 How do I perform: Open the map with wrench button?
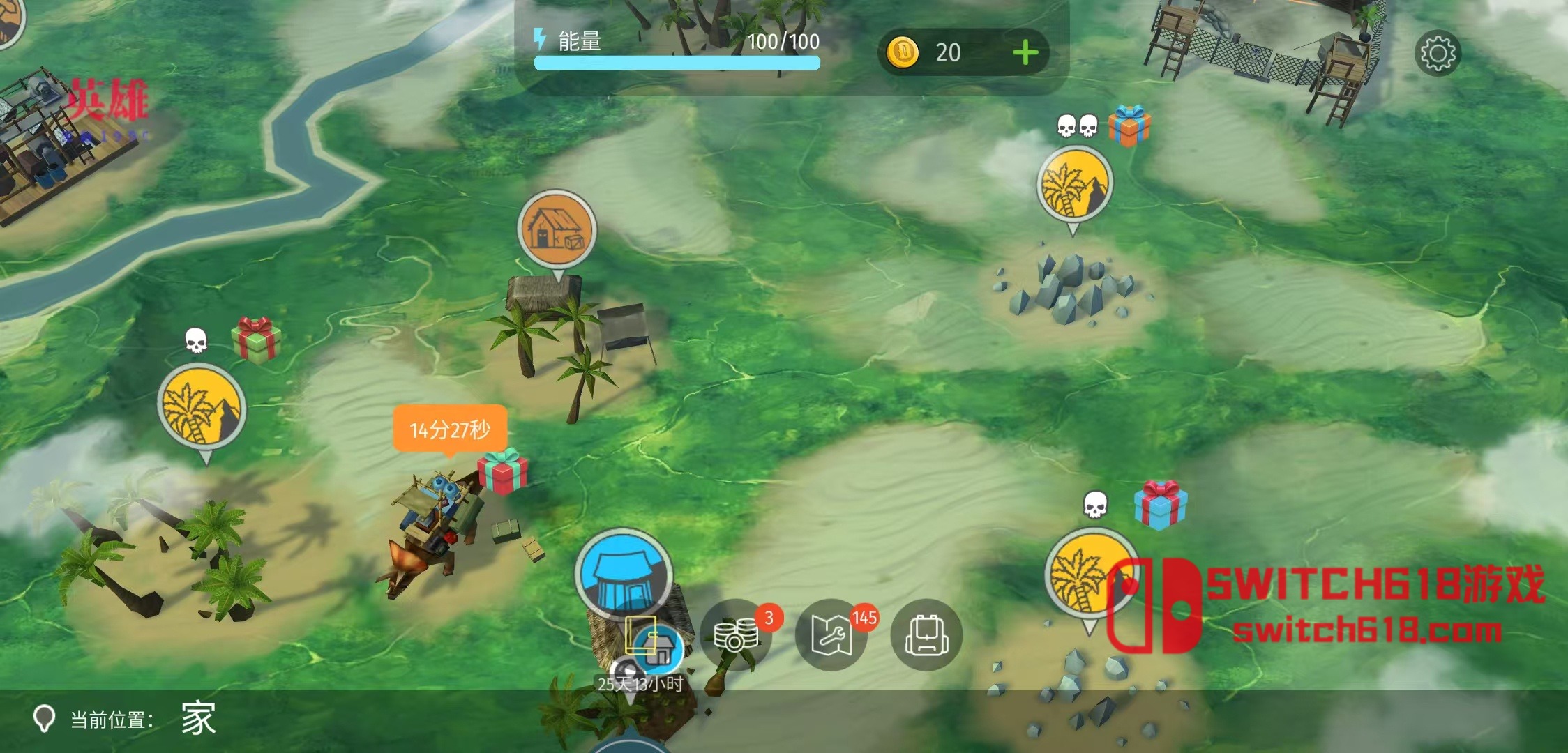point(831,635)
